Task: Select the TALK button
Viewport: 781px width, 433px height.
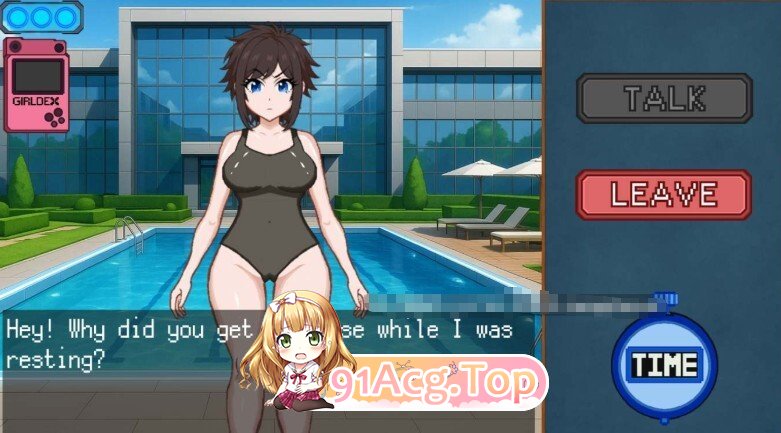Action: (x=664, y=98)
